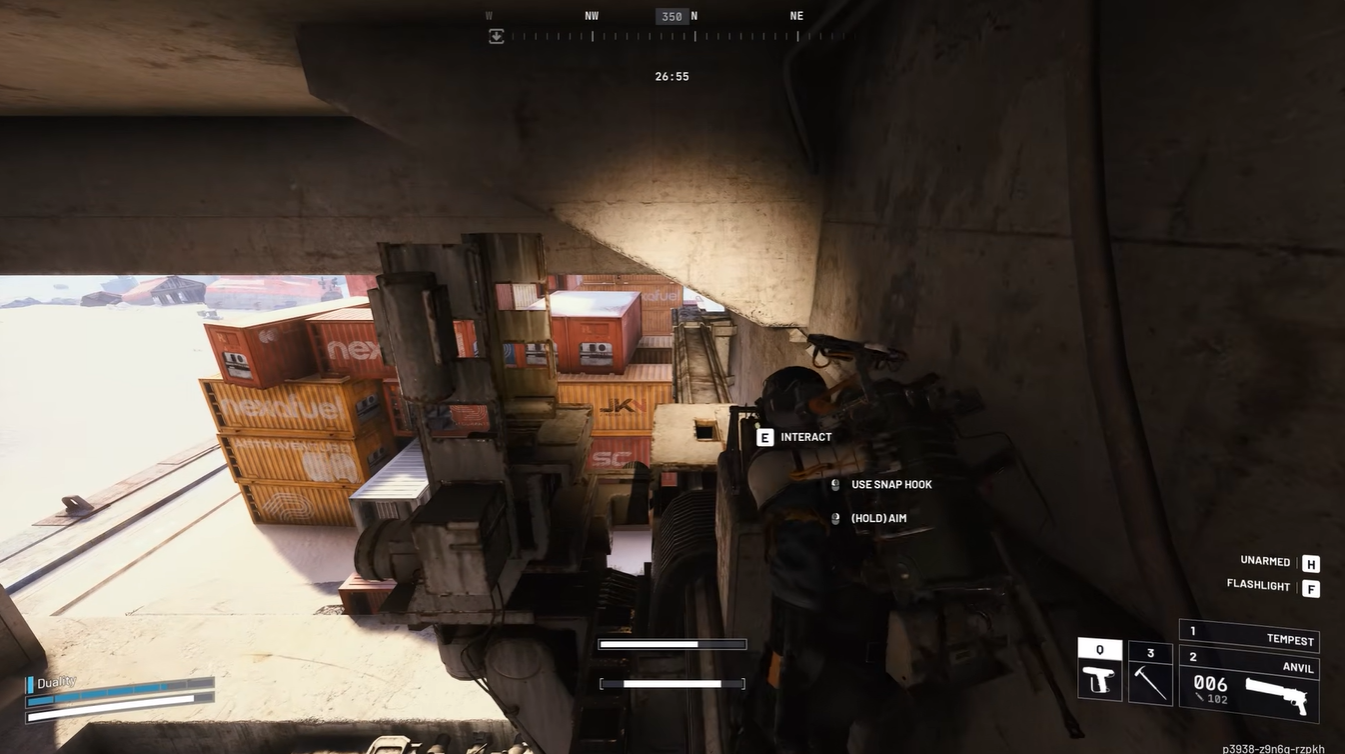The width and height of the screenshot is (1345, 754).
Task: Click the F key icon beside Flashlight
Action: [x=1311, y=588]
